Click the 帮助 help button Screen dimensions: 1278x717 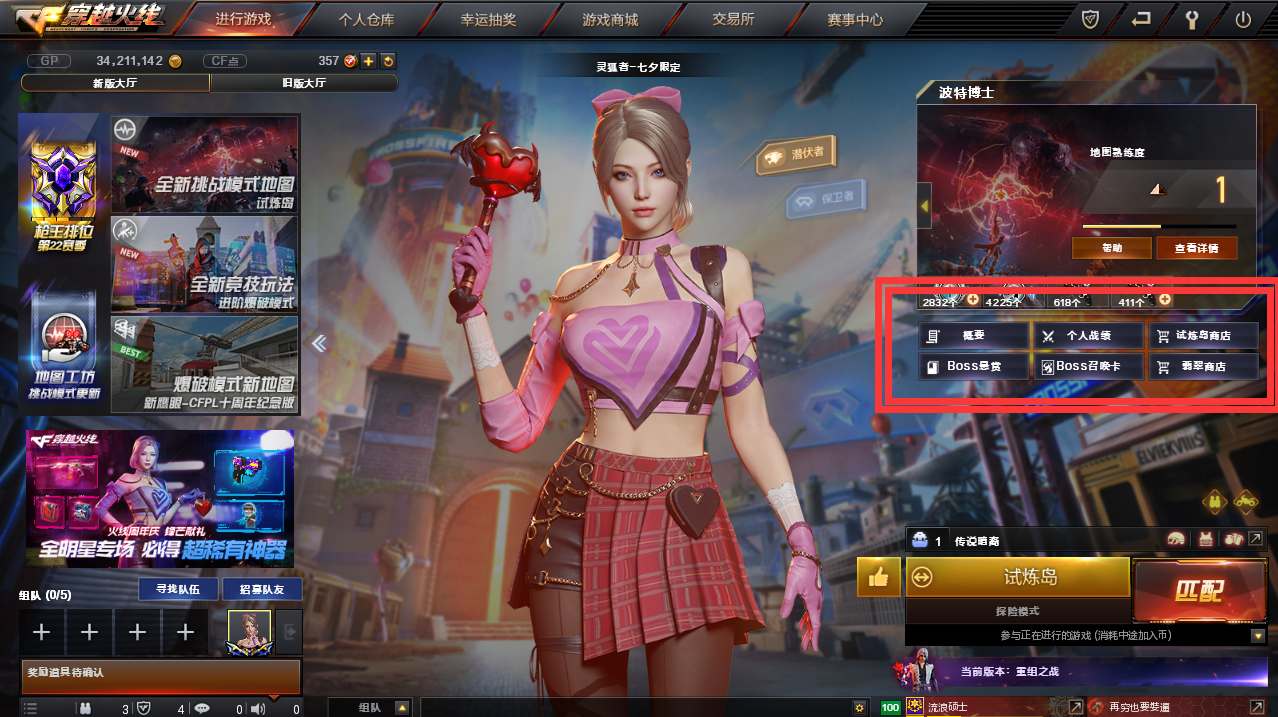(x=1111, y=247)
